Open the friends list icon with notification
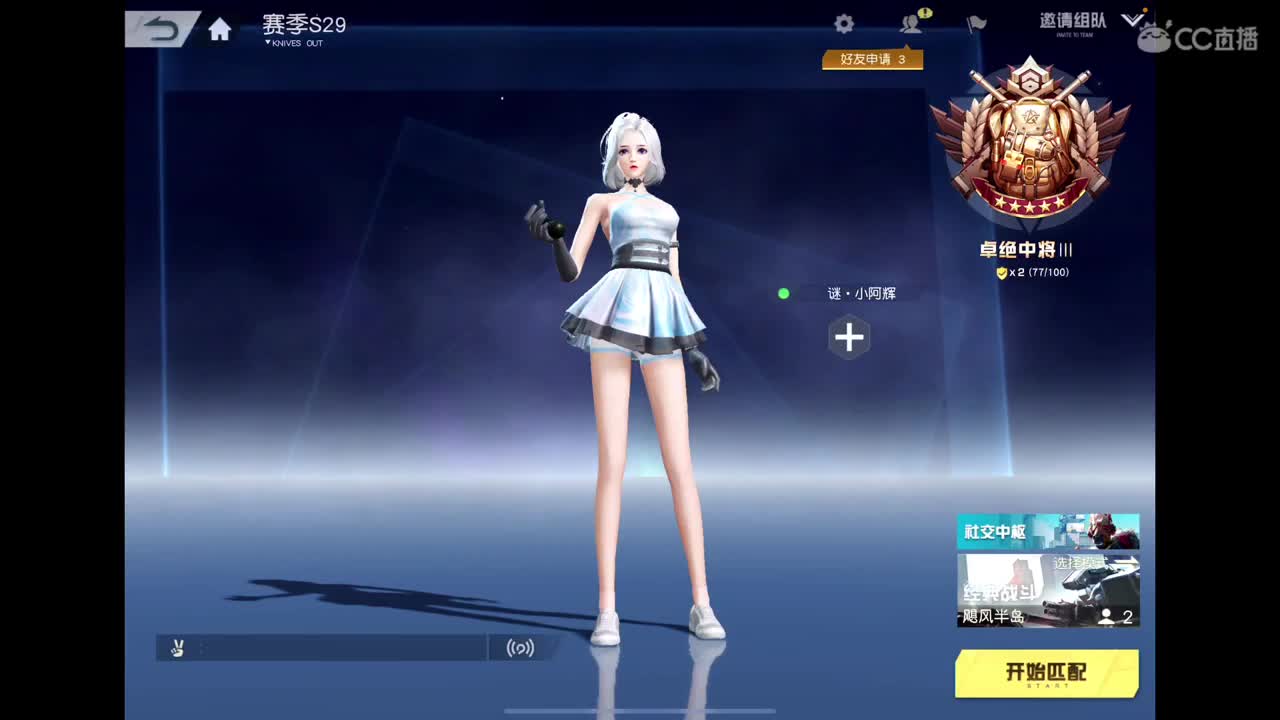This screenshot has width=1280, height=720. [910, 25]
